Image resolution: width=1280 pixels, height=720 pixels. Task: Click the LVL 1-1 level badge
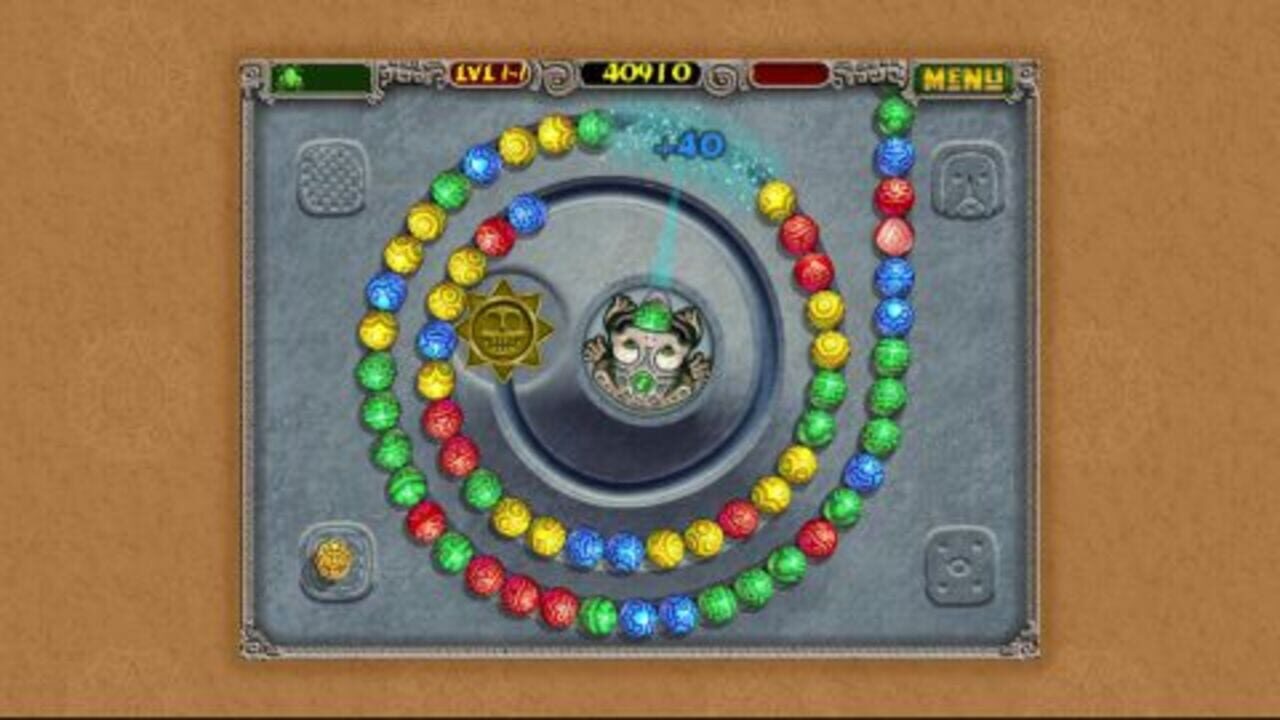click(x=490, y=74)
